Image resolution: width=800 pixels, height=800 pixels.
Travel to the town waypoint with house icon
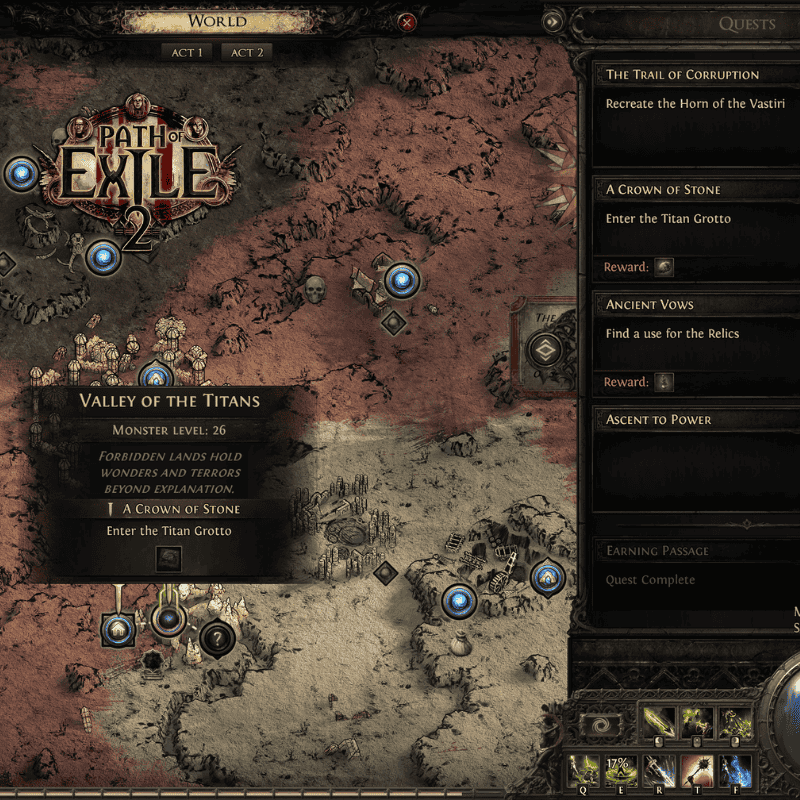[117, 630]
